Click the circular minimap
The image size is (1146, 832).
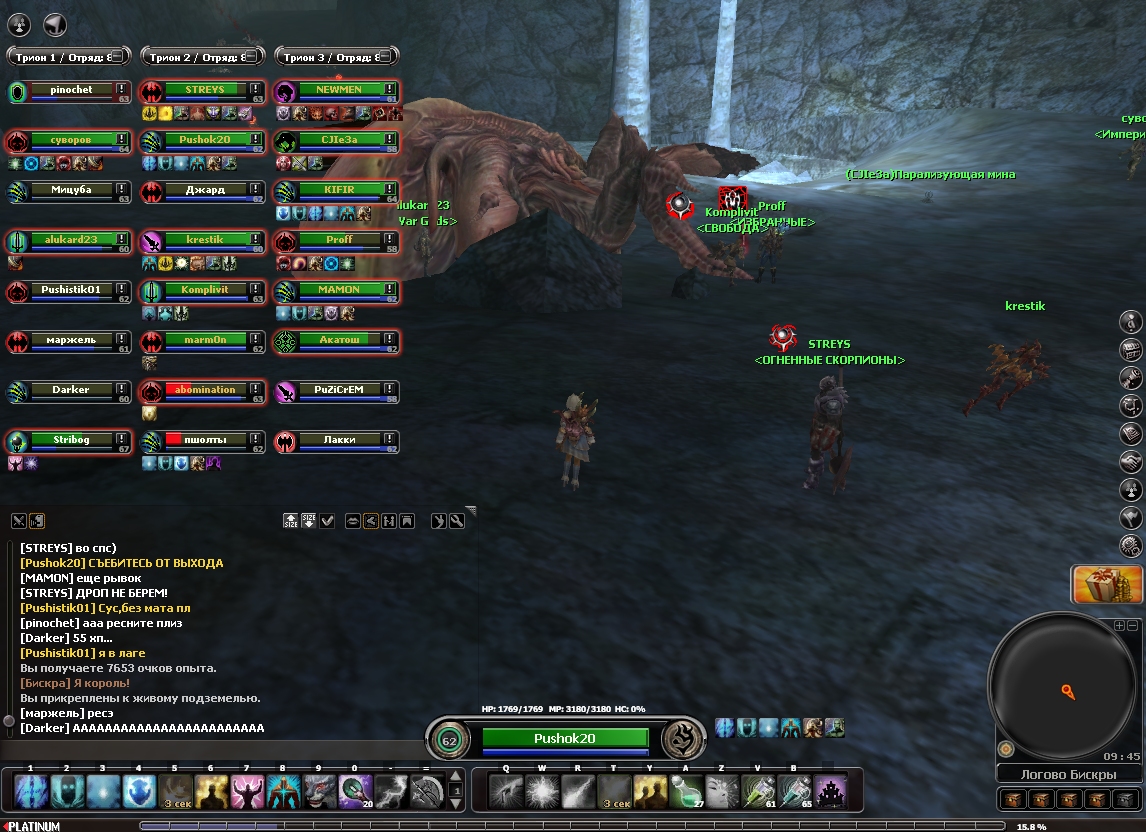[x=1063, y=690]
